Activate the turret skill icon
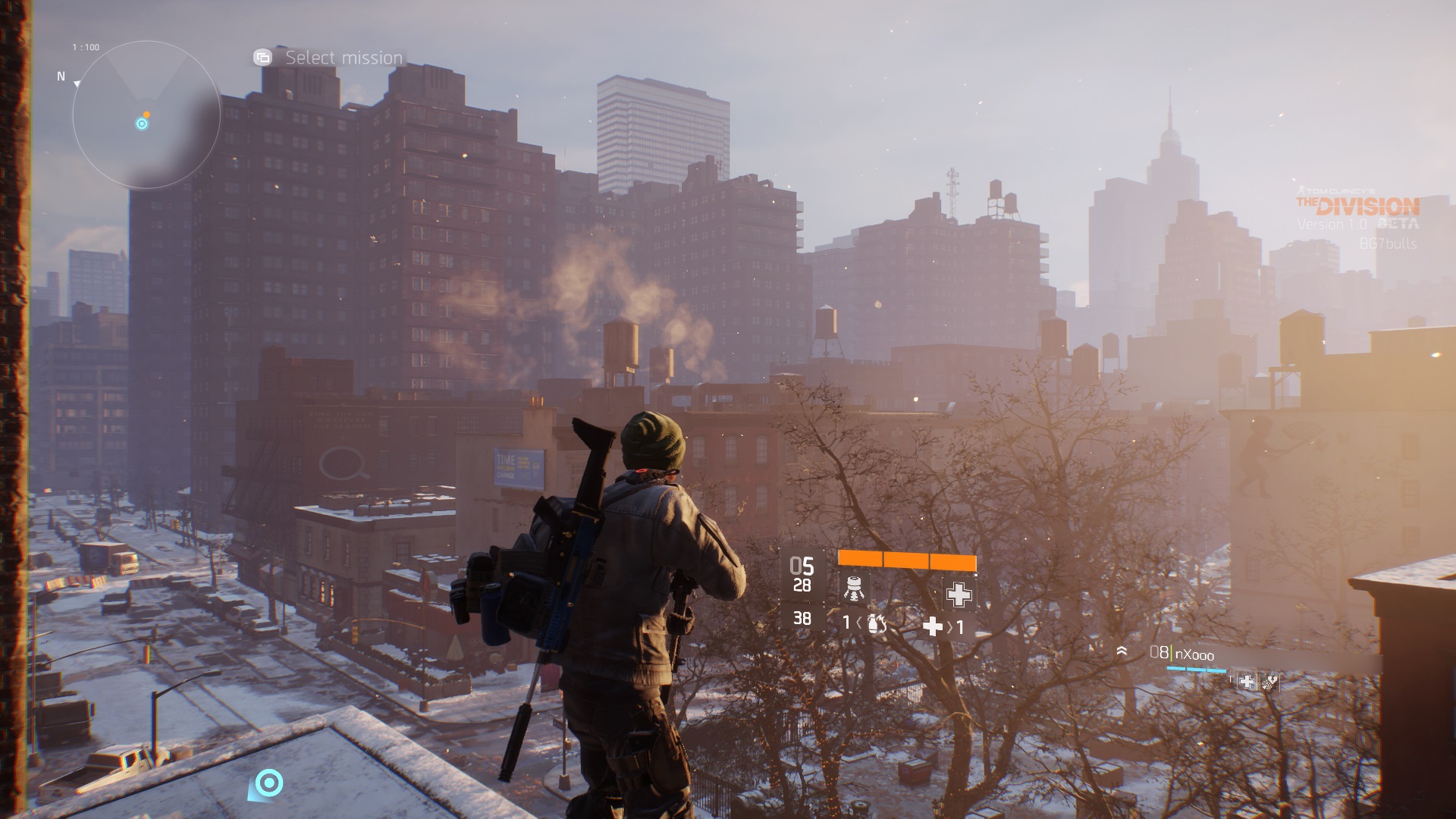 854,589
